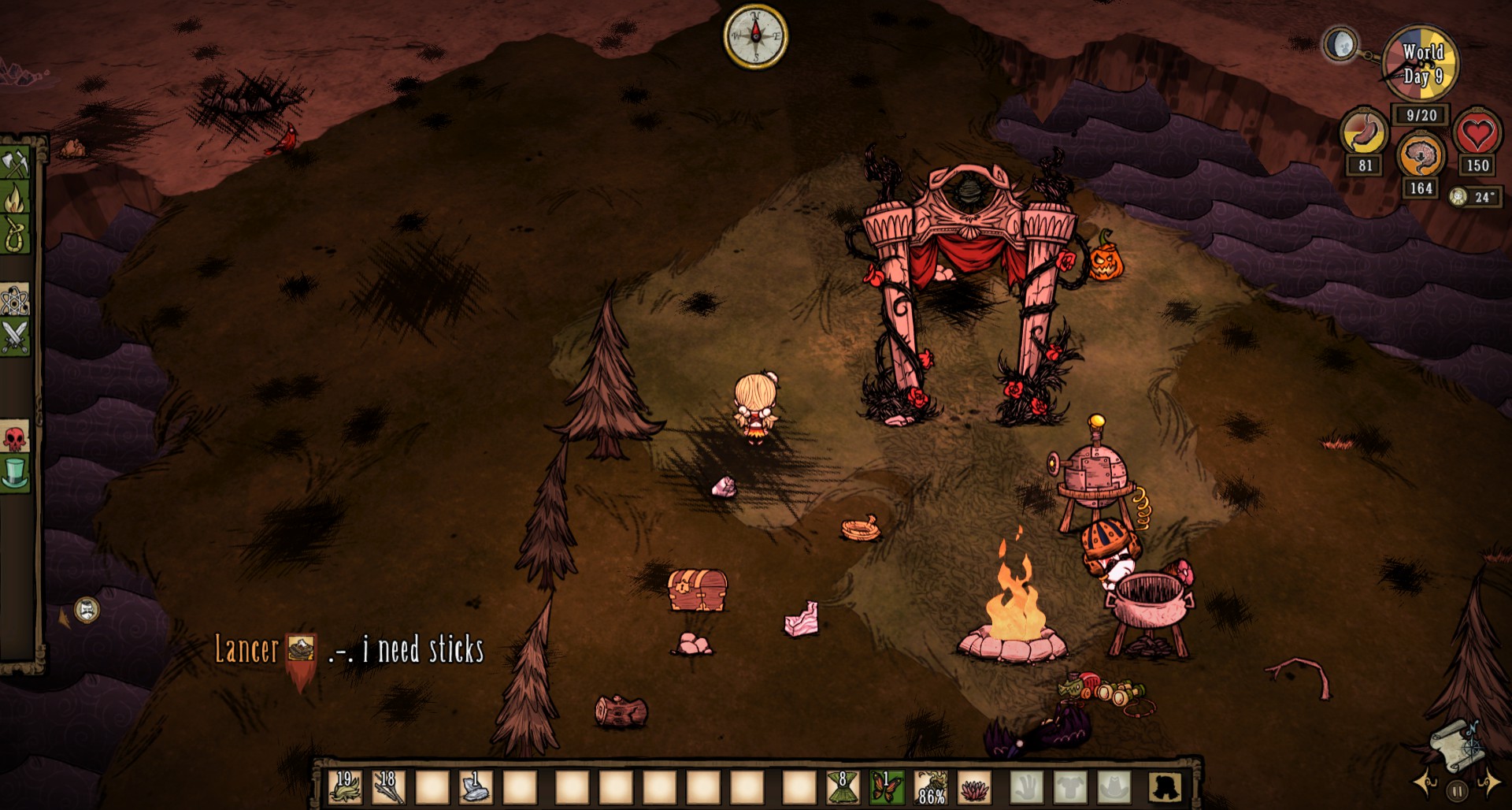Select the cut grass stack of 19
The width and height of the screenshot is (1512, 810).
tap(344, 786)
